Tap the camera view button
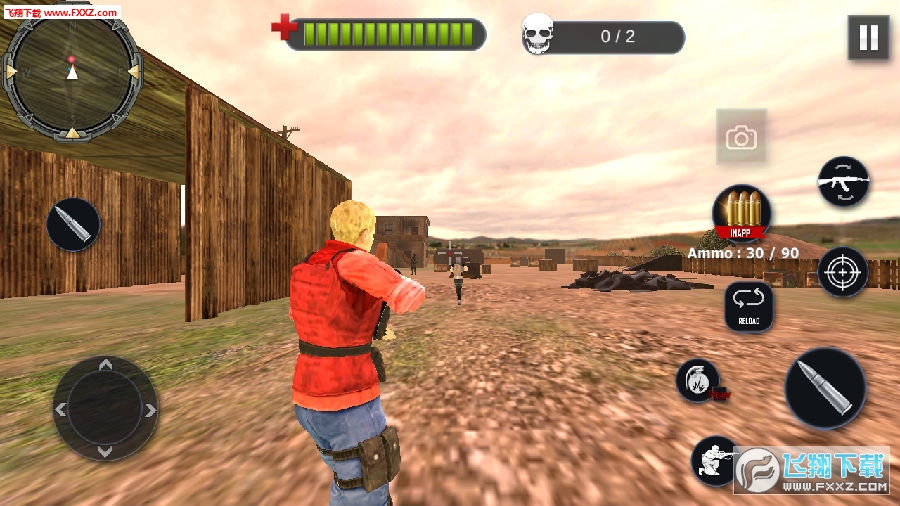The height and width of the screenshot is (506, 900). coord(741,138)
